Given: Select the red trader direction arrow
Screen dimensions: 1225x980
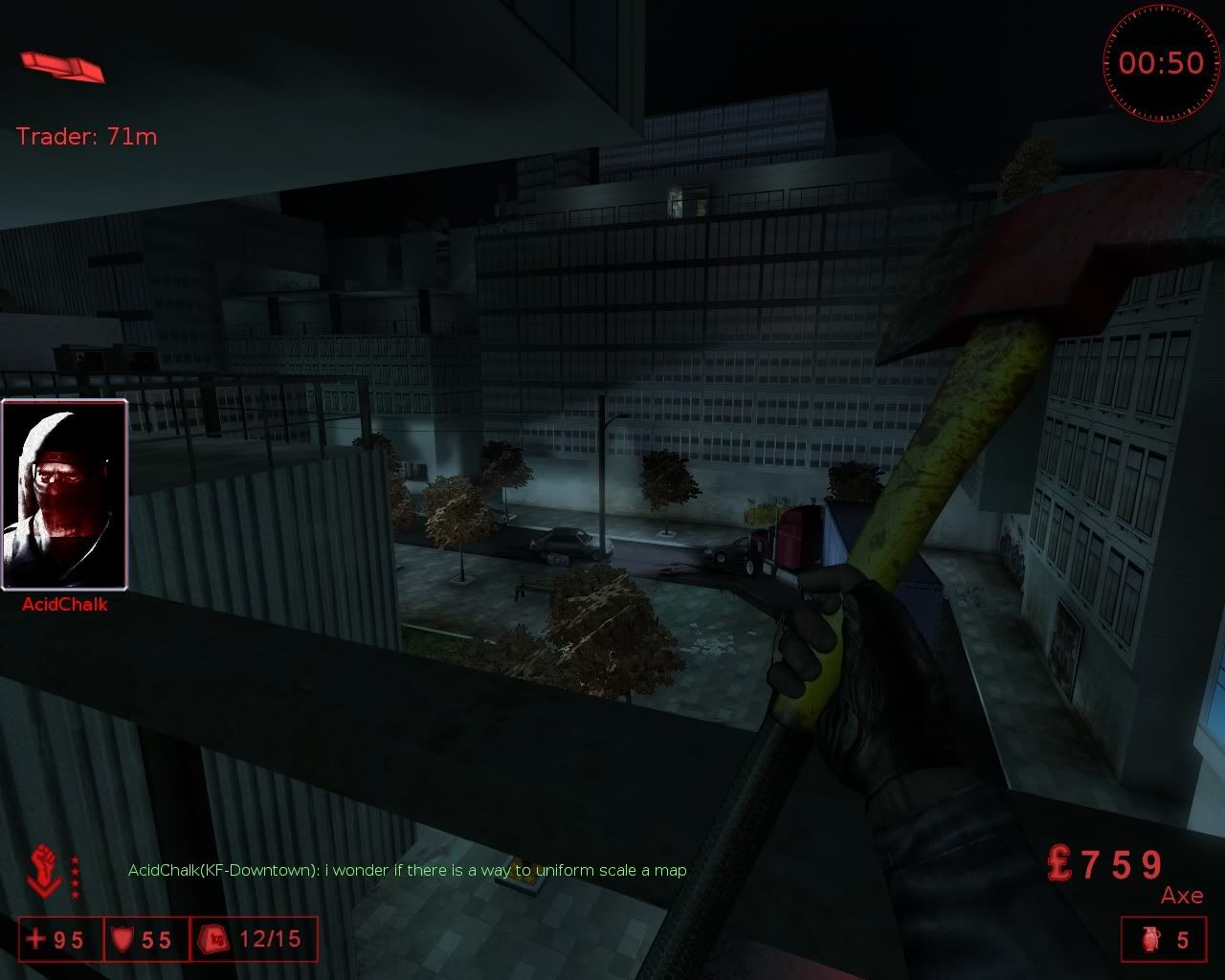Looking at the screenshot, I should click(62, 67).
